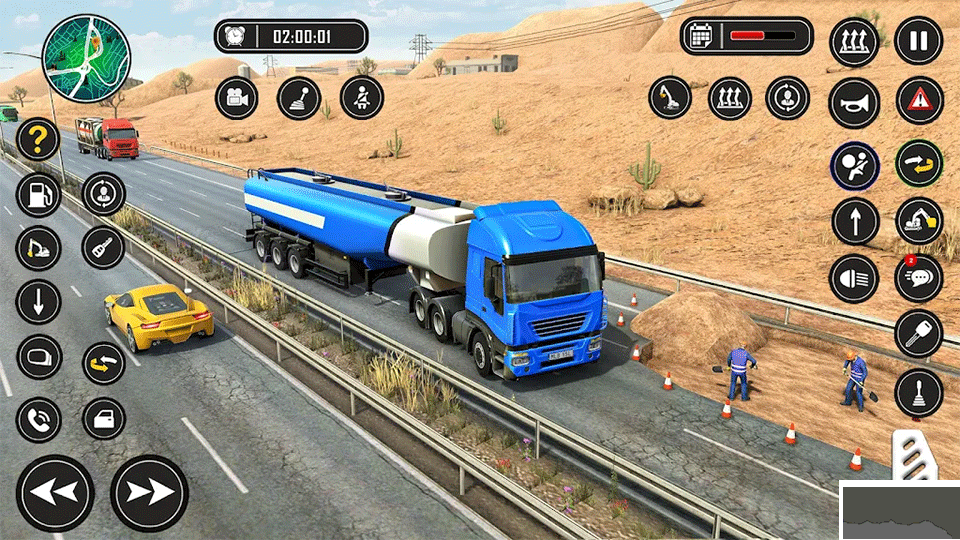Image resolution: width=960 pixels, height=540 pixels.
Task: Toggle the car door icon
Action: 103,419
